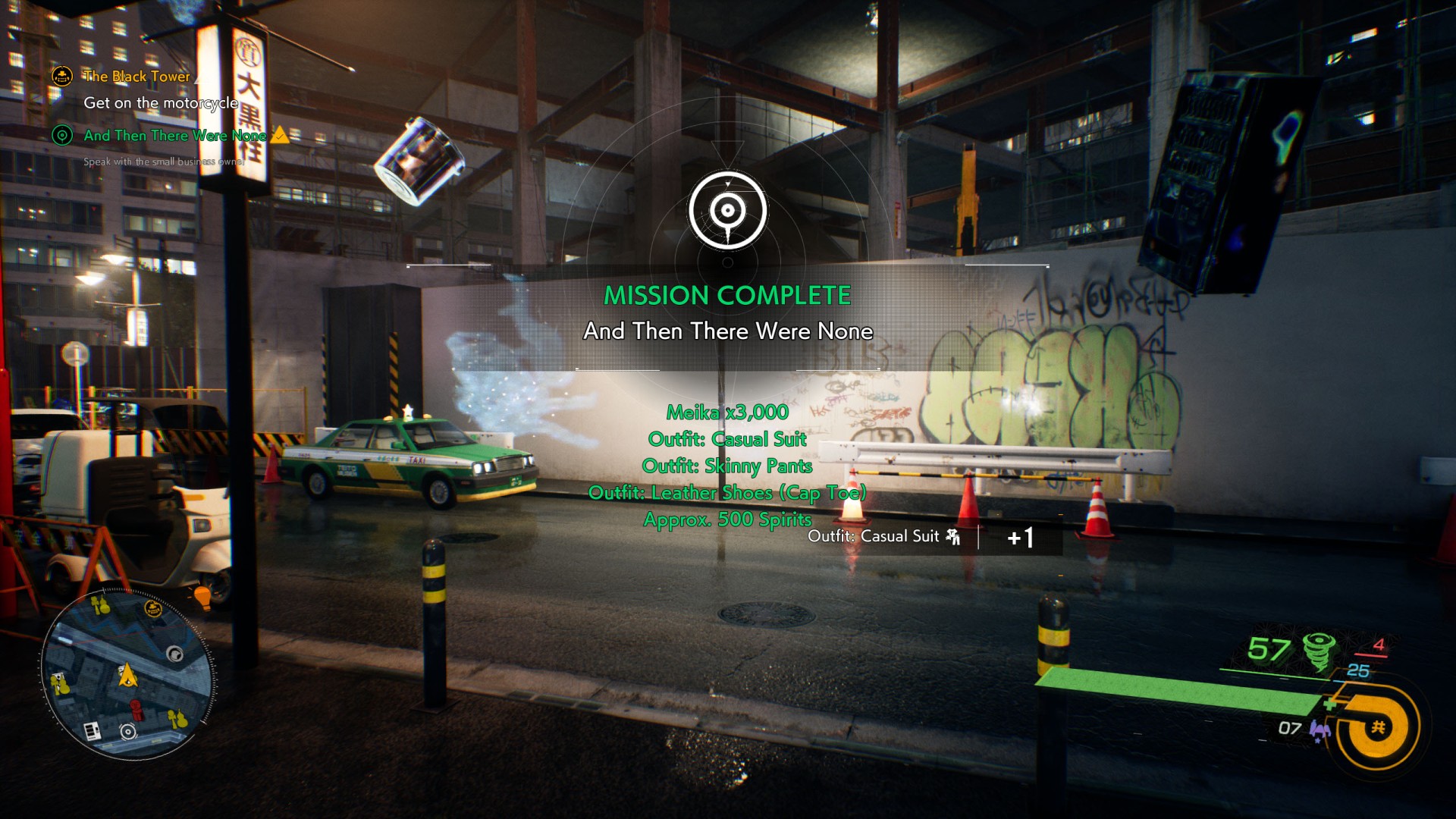Click the Outfit: Casual Suit pickup notification
Screen dimensions: 1456x819
884,537
